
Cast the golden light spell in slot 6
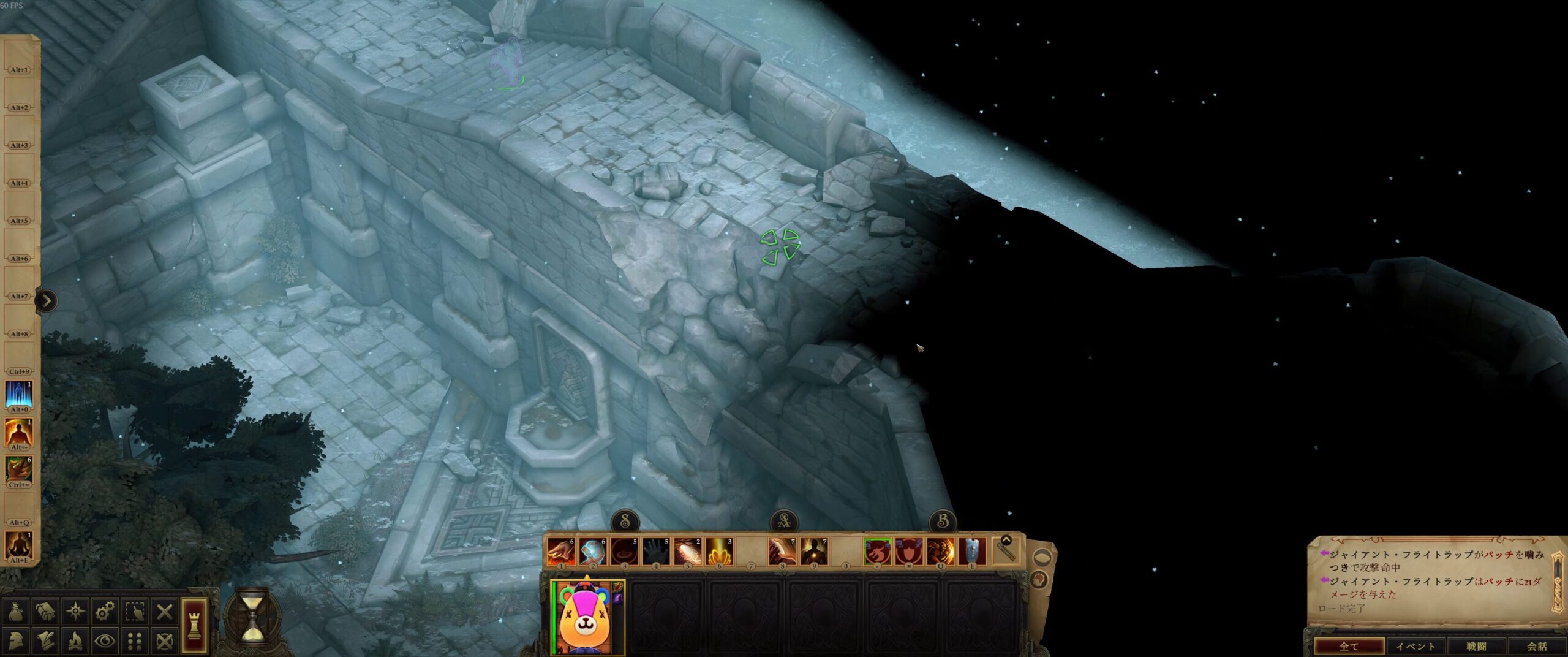[719, 552]
